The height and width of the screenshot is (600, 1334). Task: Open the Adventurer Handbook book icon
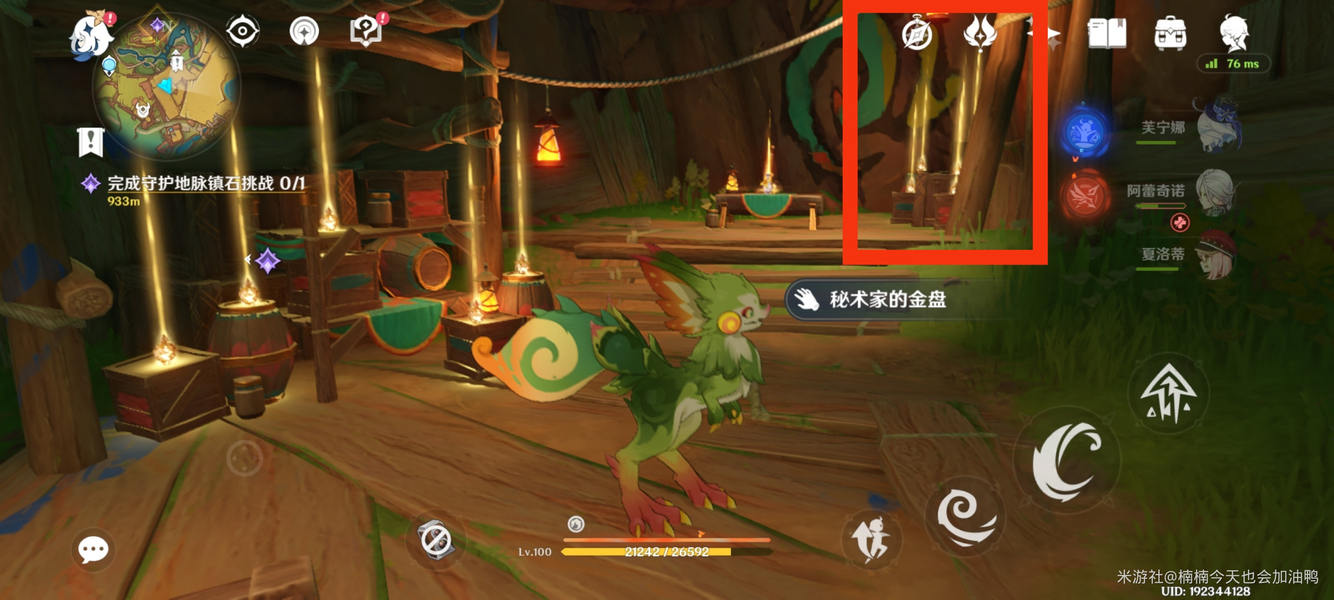click(1107, 34)
